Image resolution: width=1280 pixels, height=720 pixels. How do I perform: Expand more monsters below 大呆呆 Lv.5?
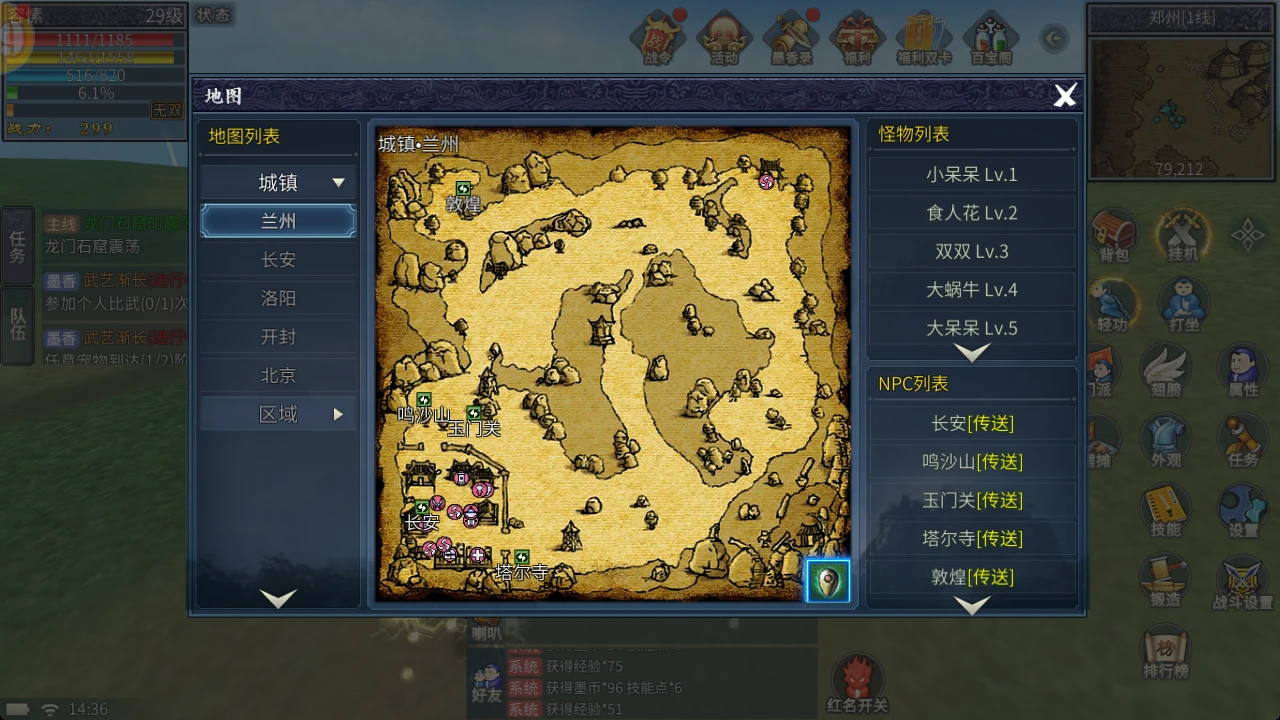click(971, 352)
